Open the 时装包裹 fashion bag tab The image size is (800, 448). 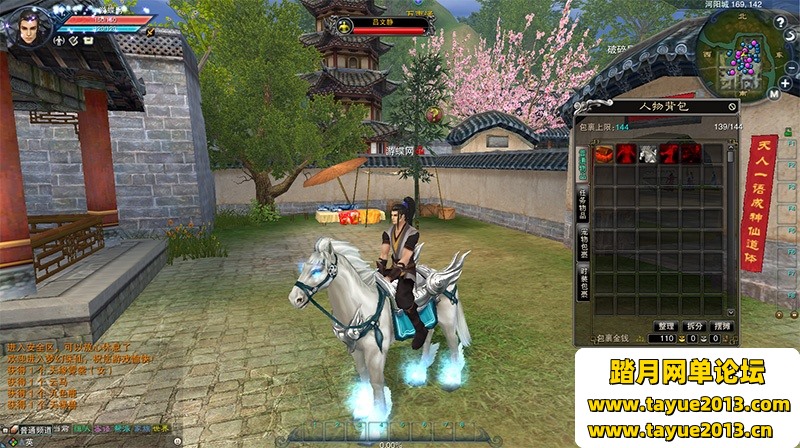pos(583,282)
